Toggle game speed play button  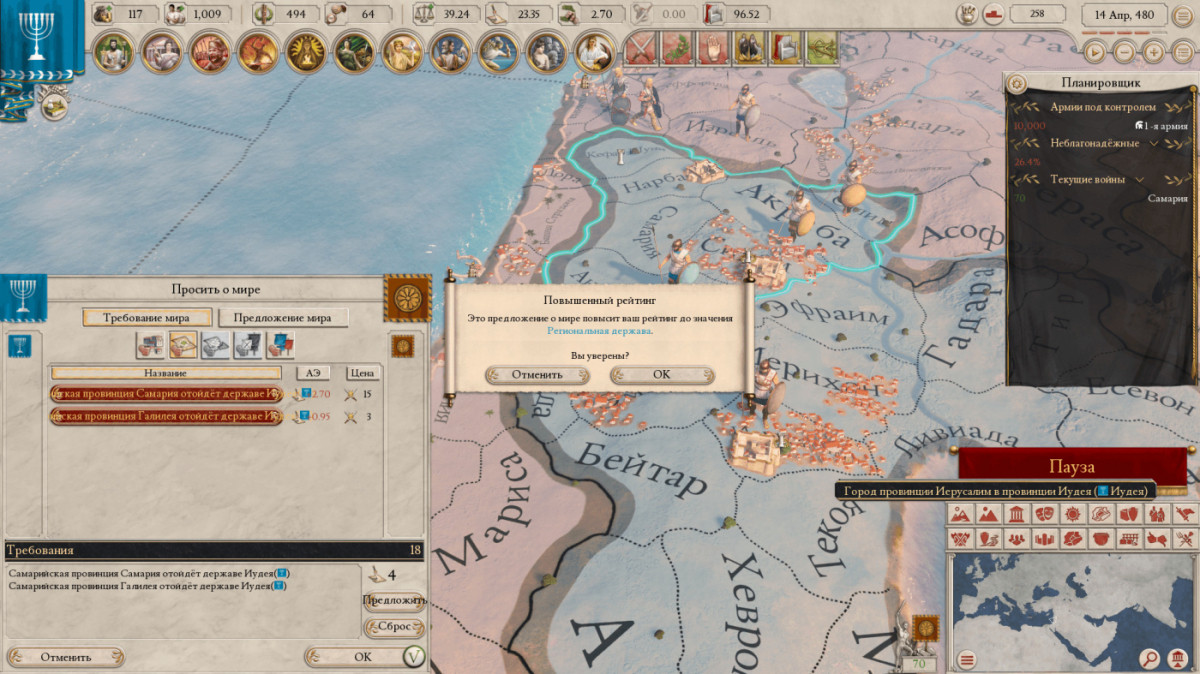coord(1097,51)
